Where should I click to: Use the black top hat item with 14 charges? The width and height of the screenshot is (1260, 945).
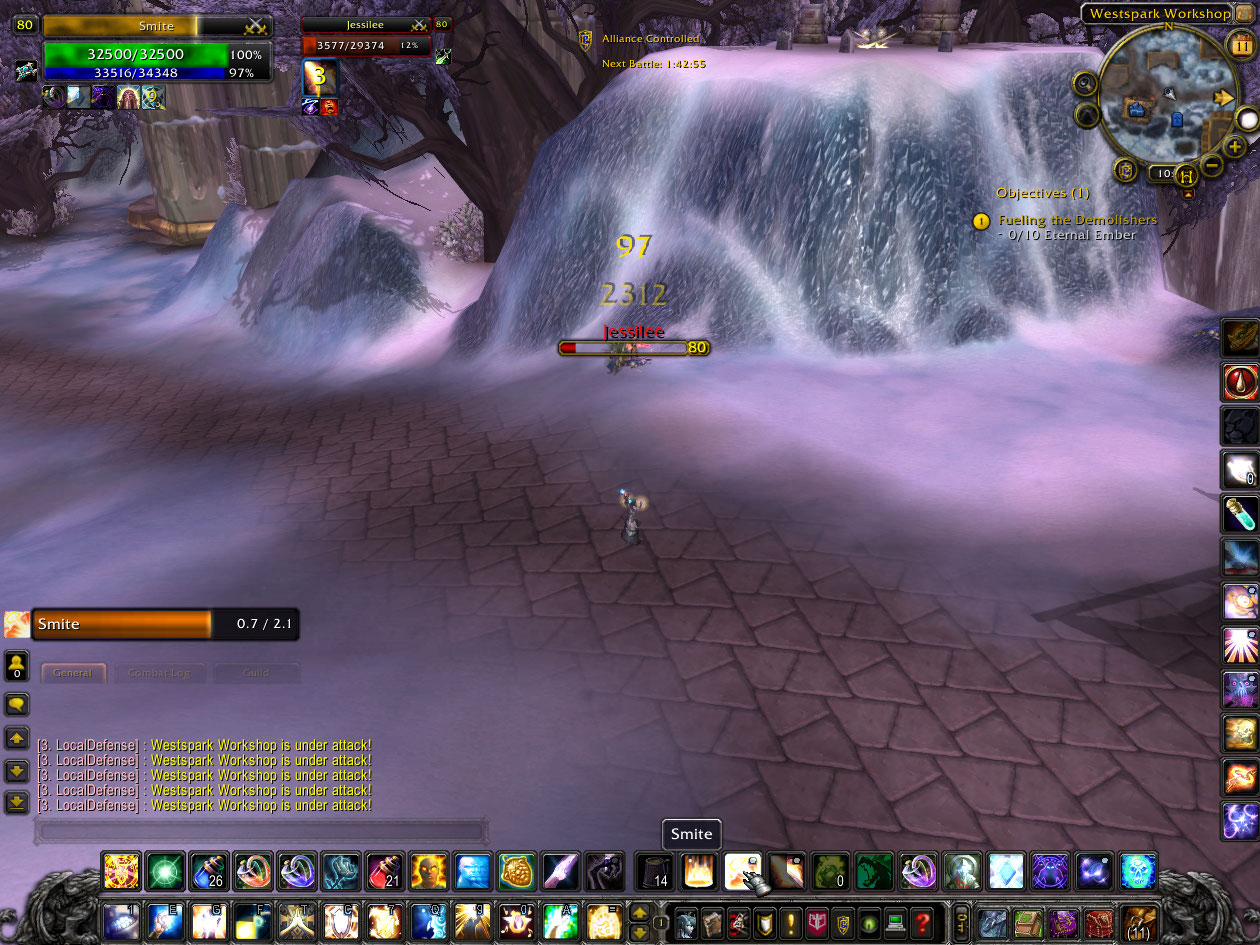[x=655, y=871]
